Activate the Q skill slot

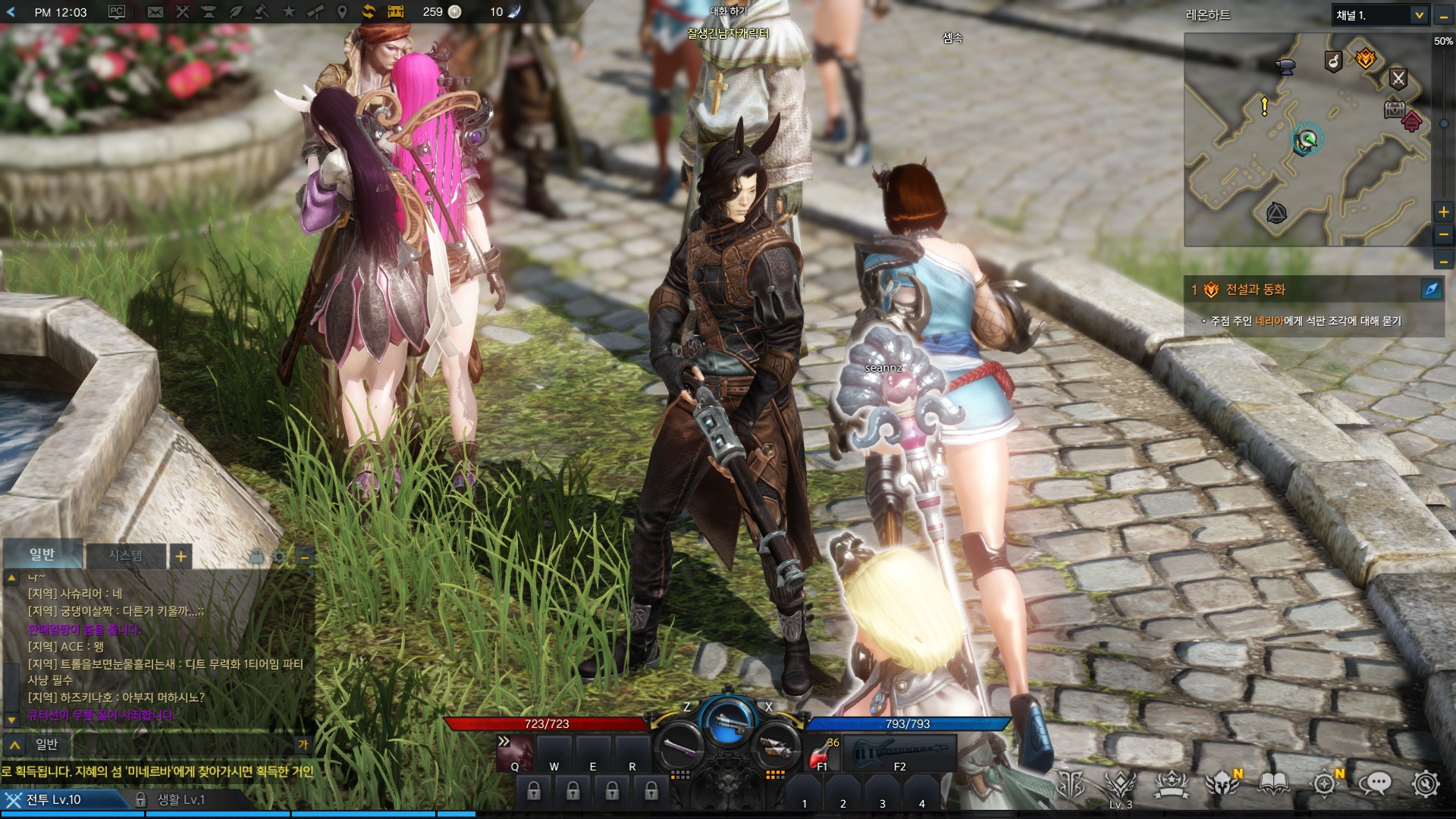tap(515, 753)
